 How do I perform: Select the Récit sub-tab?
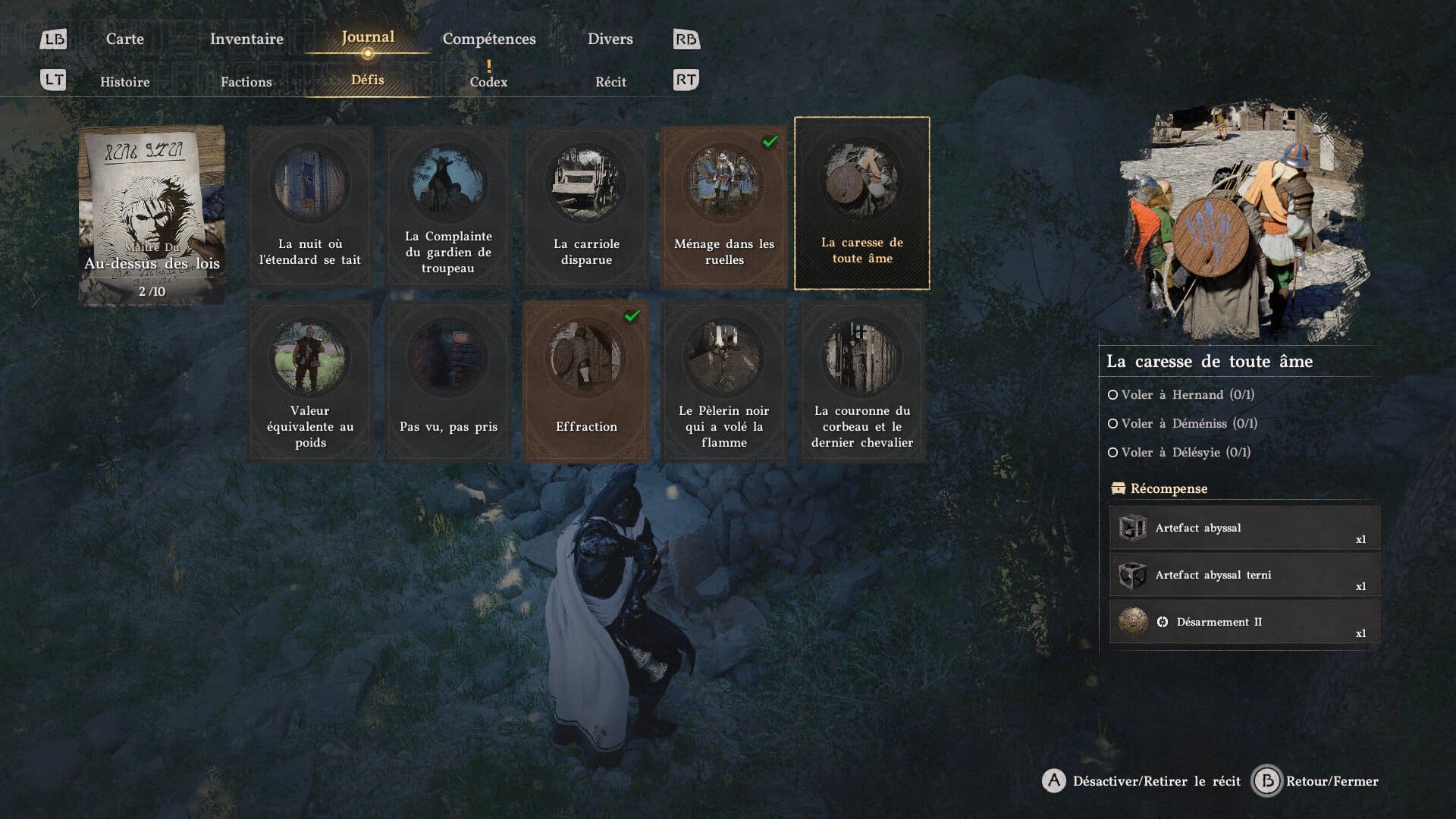point(610,82)
